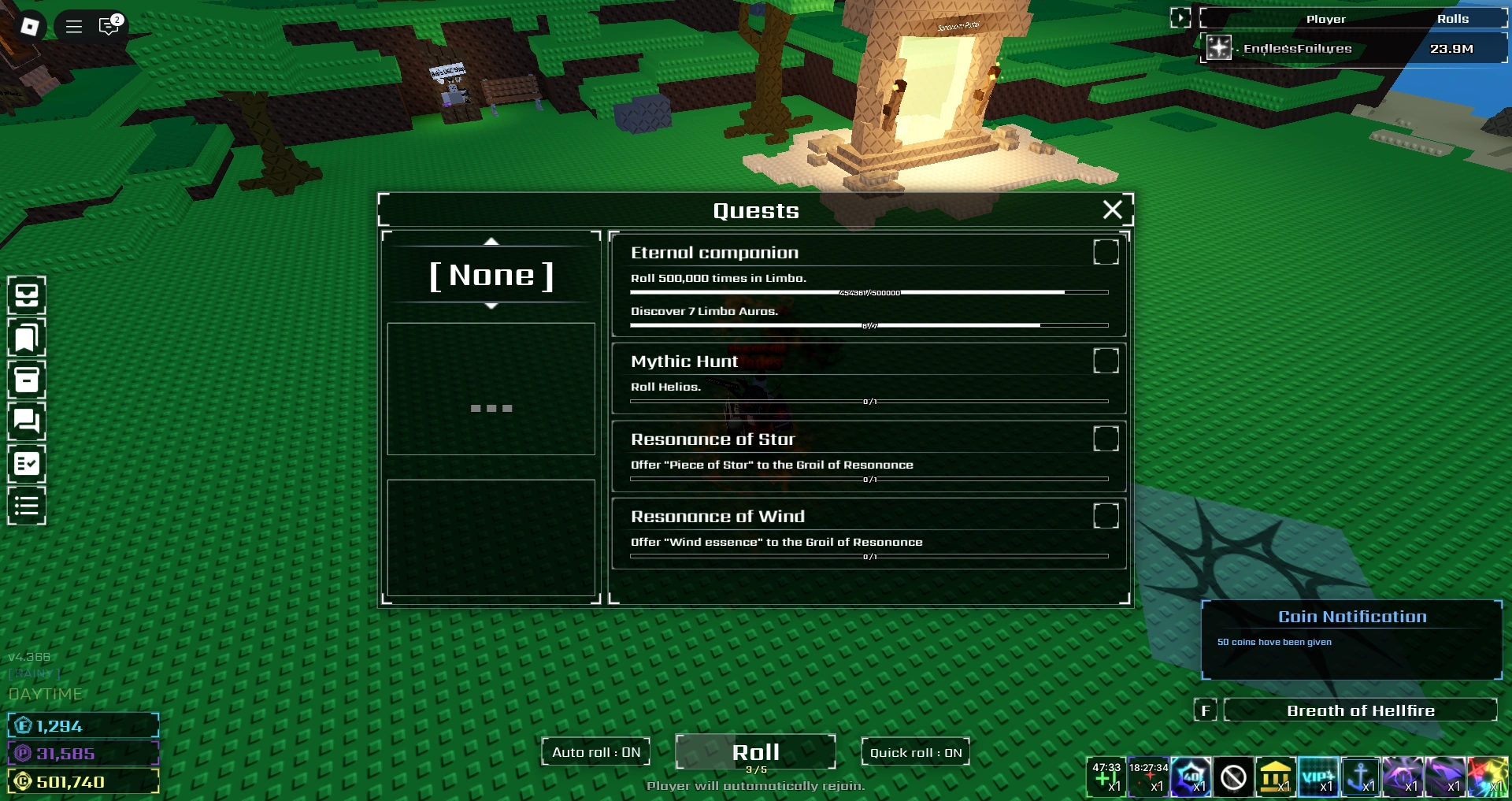Open the storage box panel
1512x801 pixels.
(x=26, y=380)
